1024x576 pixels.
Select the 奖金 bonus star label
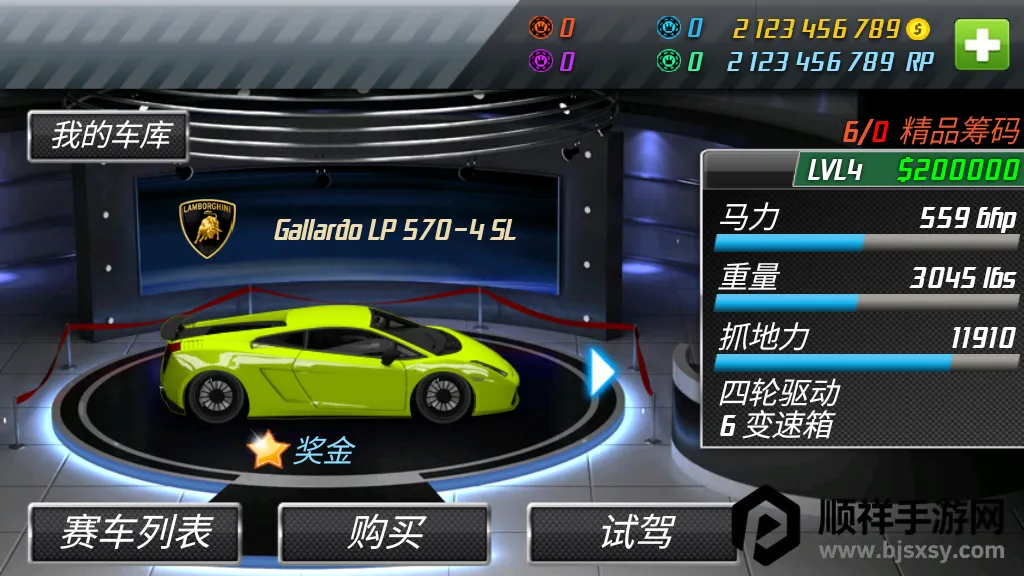301,451
